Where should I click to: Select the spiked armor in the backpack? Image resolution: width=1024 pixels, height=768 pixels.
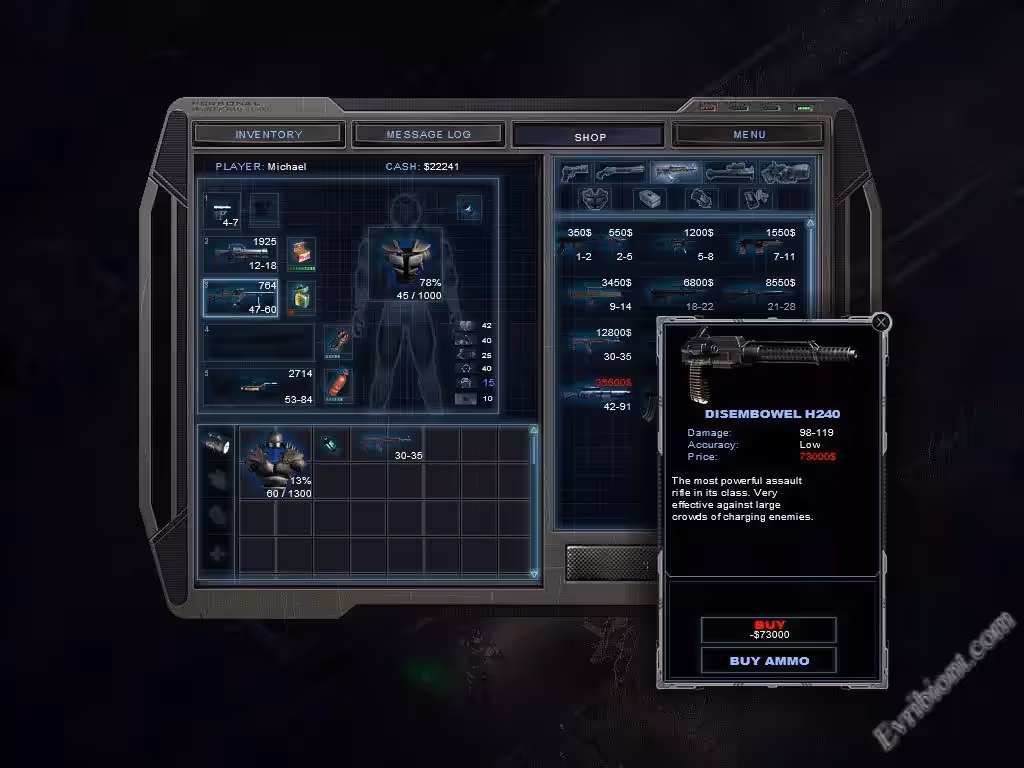point(275,460)
